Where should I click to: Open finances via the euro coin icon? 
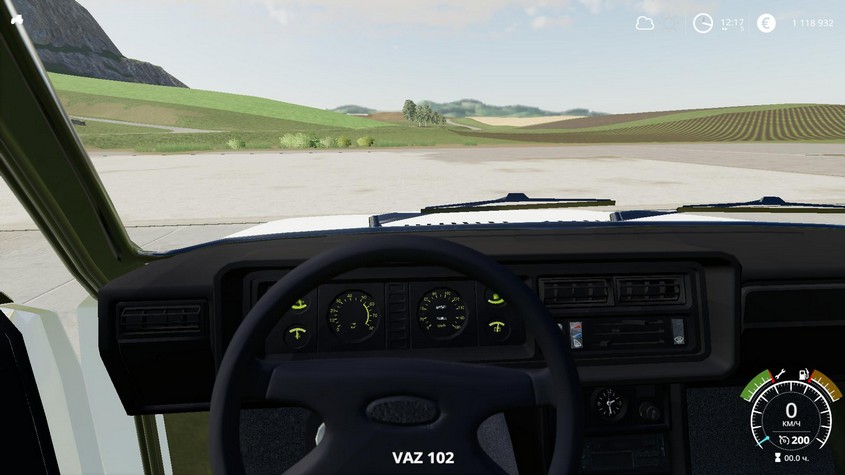pos(766,23)
